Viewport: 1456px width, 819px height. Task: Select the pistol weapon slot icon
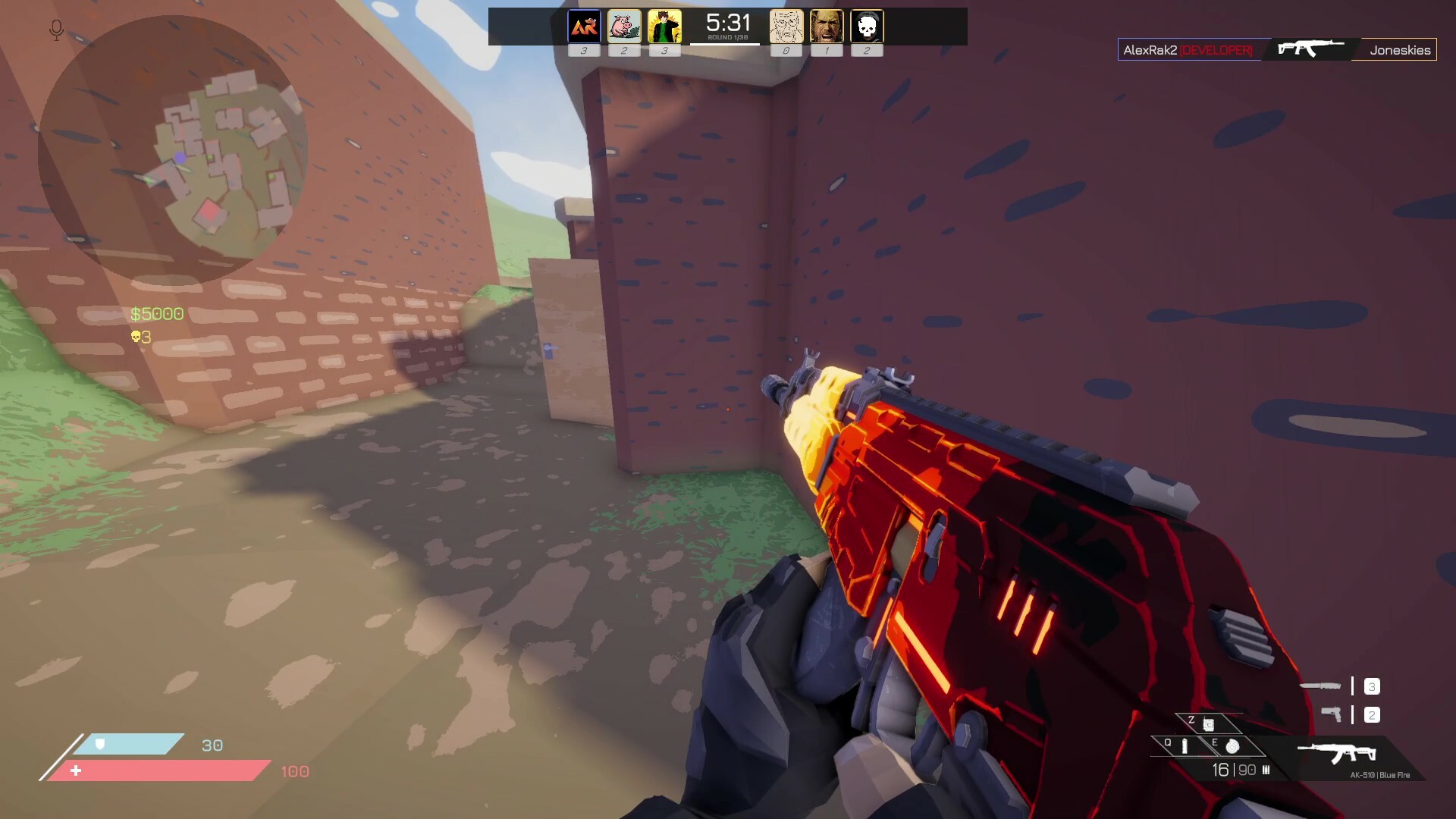tap(1332, 714)
